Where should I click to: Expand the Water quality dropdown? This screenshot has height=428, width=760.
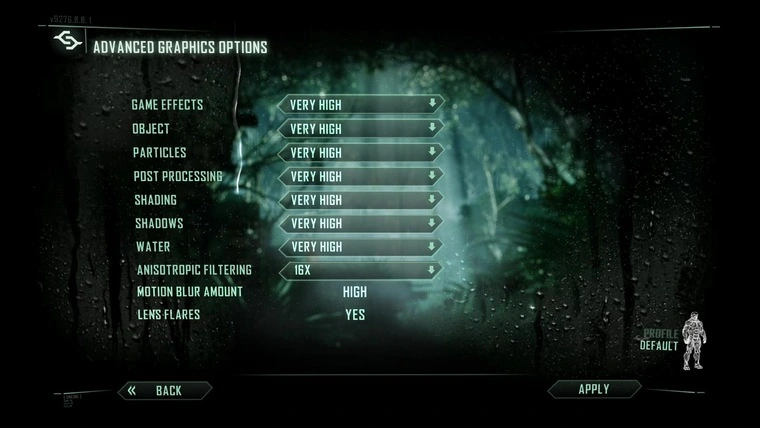point(361,246)
